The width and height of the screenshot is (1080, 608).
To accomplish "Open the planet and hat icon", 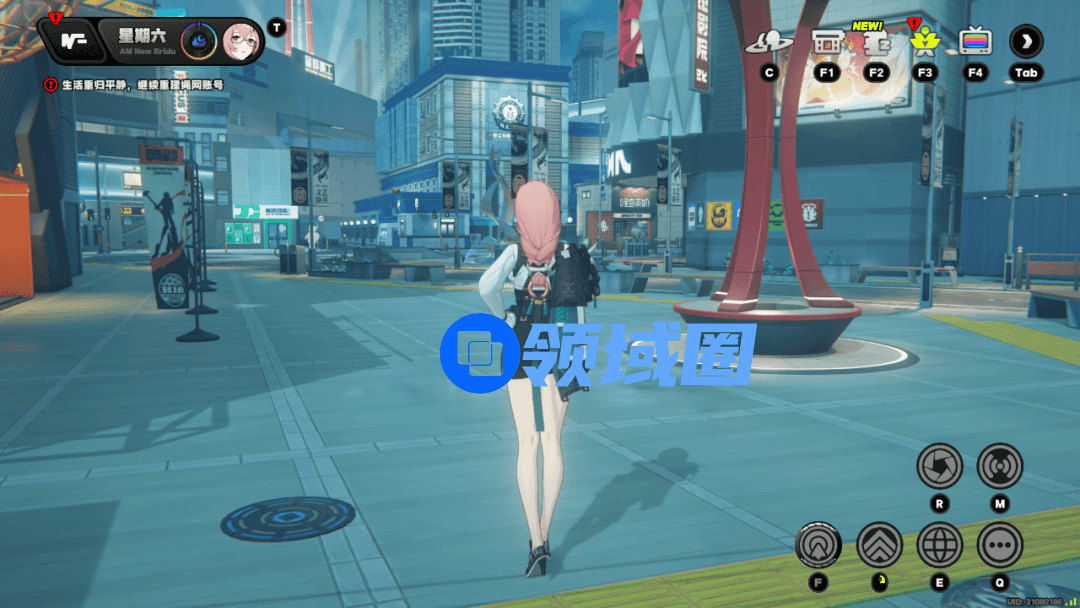I will 769,42.
